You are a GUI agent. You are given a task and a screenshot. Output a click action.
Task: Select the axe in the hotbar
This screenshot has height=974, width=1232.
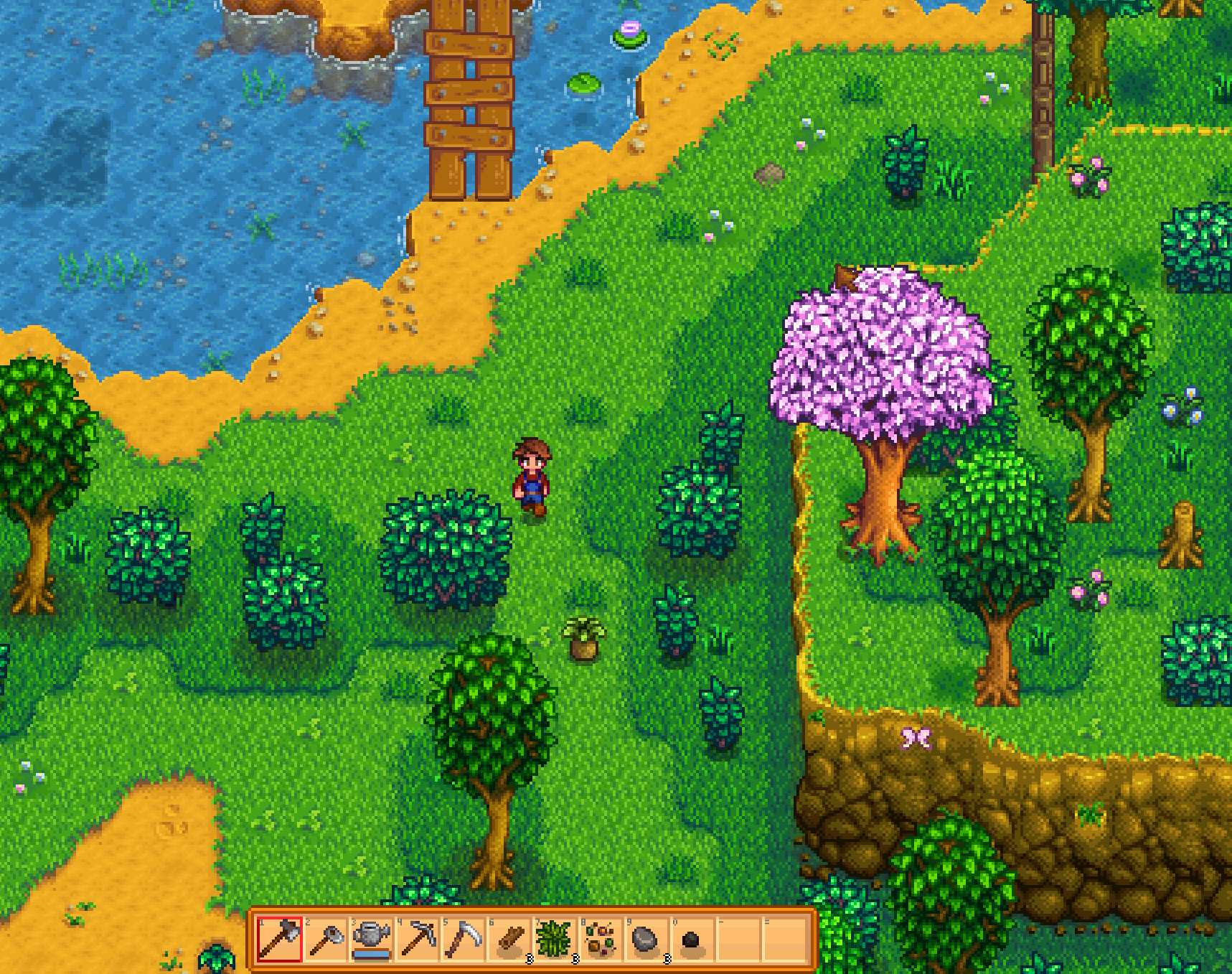tap(279, 938)
